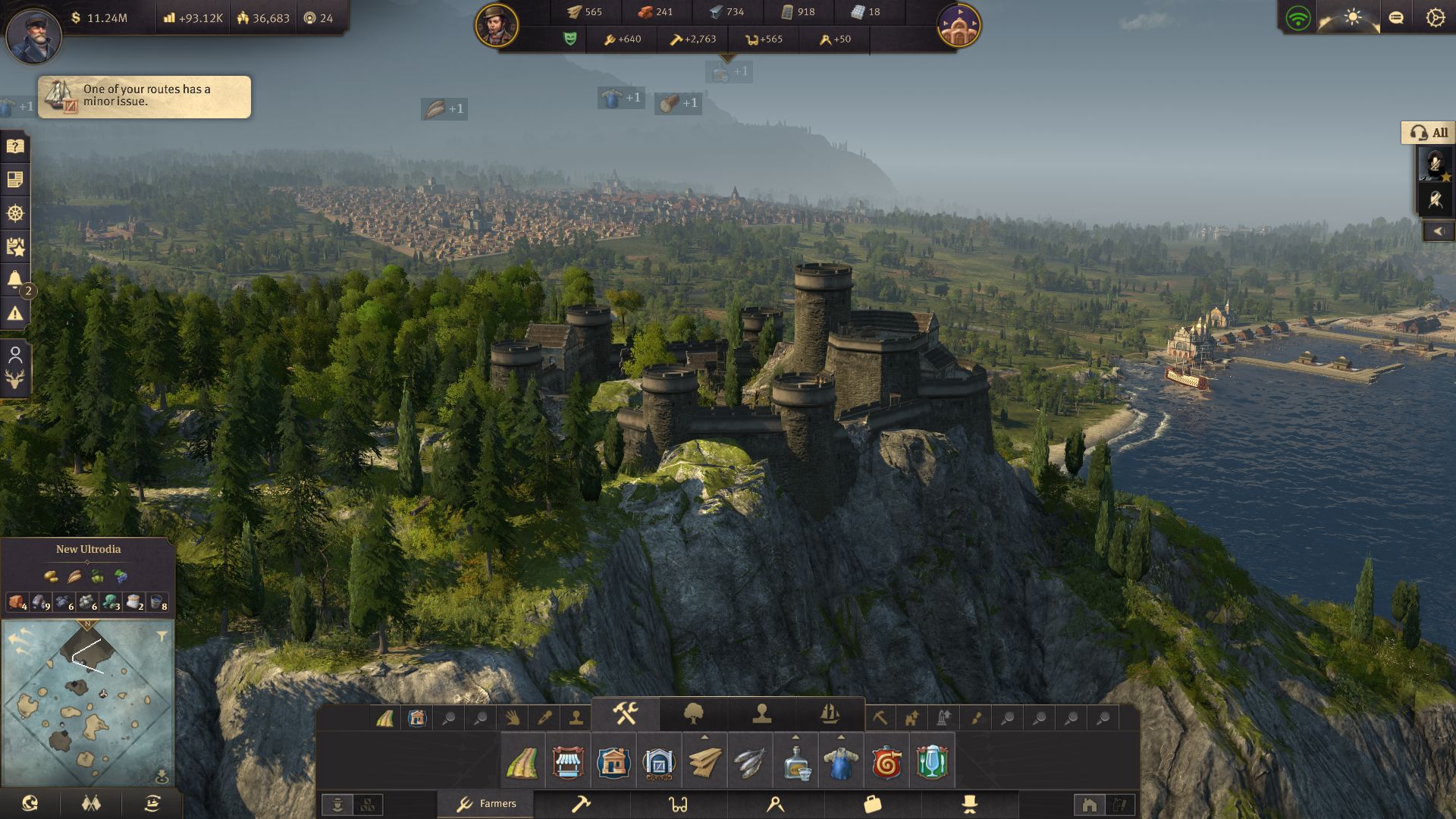
Task: Pick the fire station hose icon
Action: pos(886,761)
